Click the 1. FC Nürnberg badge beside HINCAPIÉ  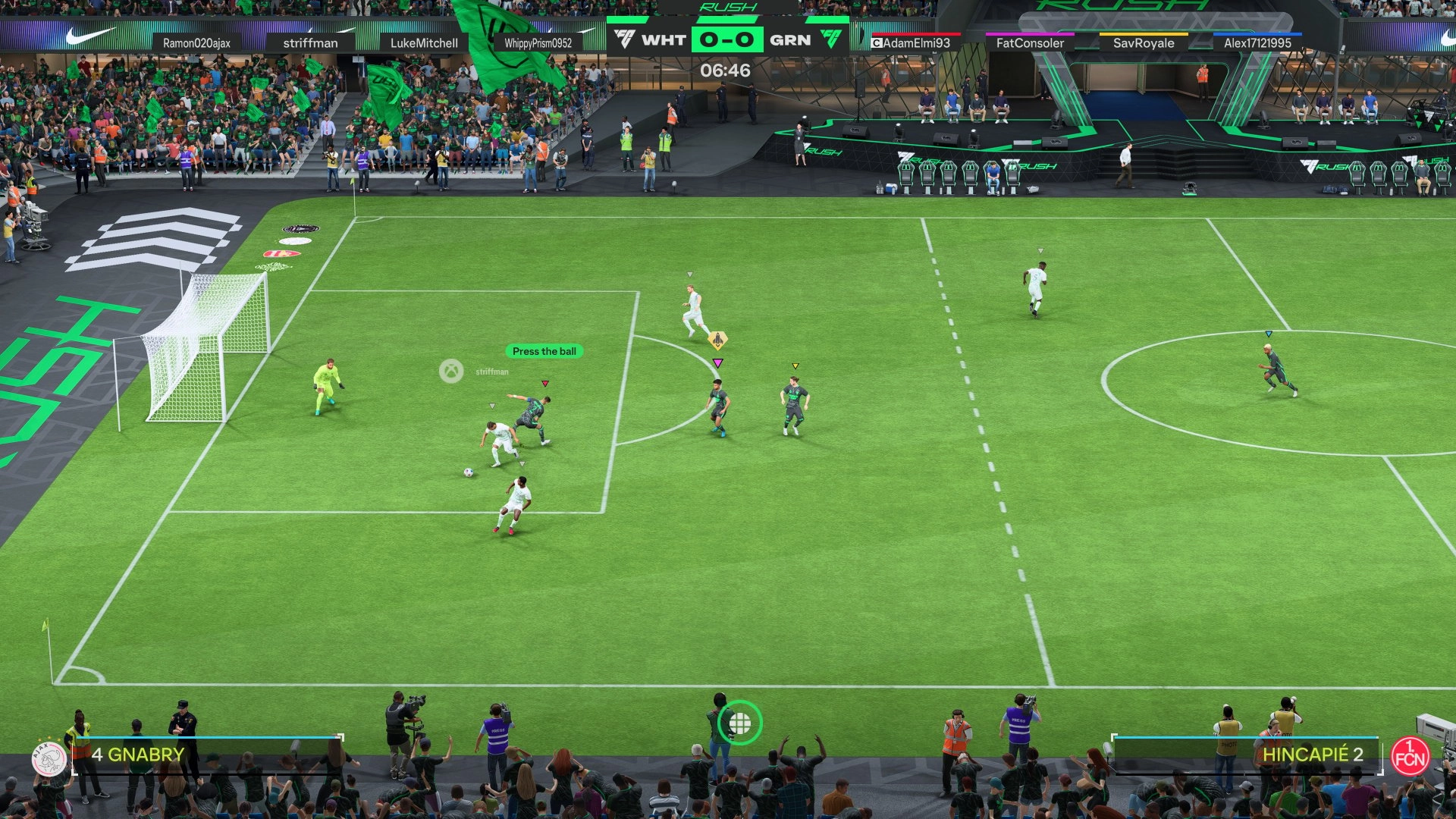click(x=1412, y=754)
